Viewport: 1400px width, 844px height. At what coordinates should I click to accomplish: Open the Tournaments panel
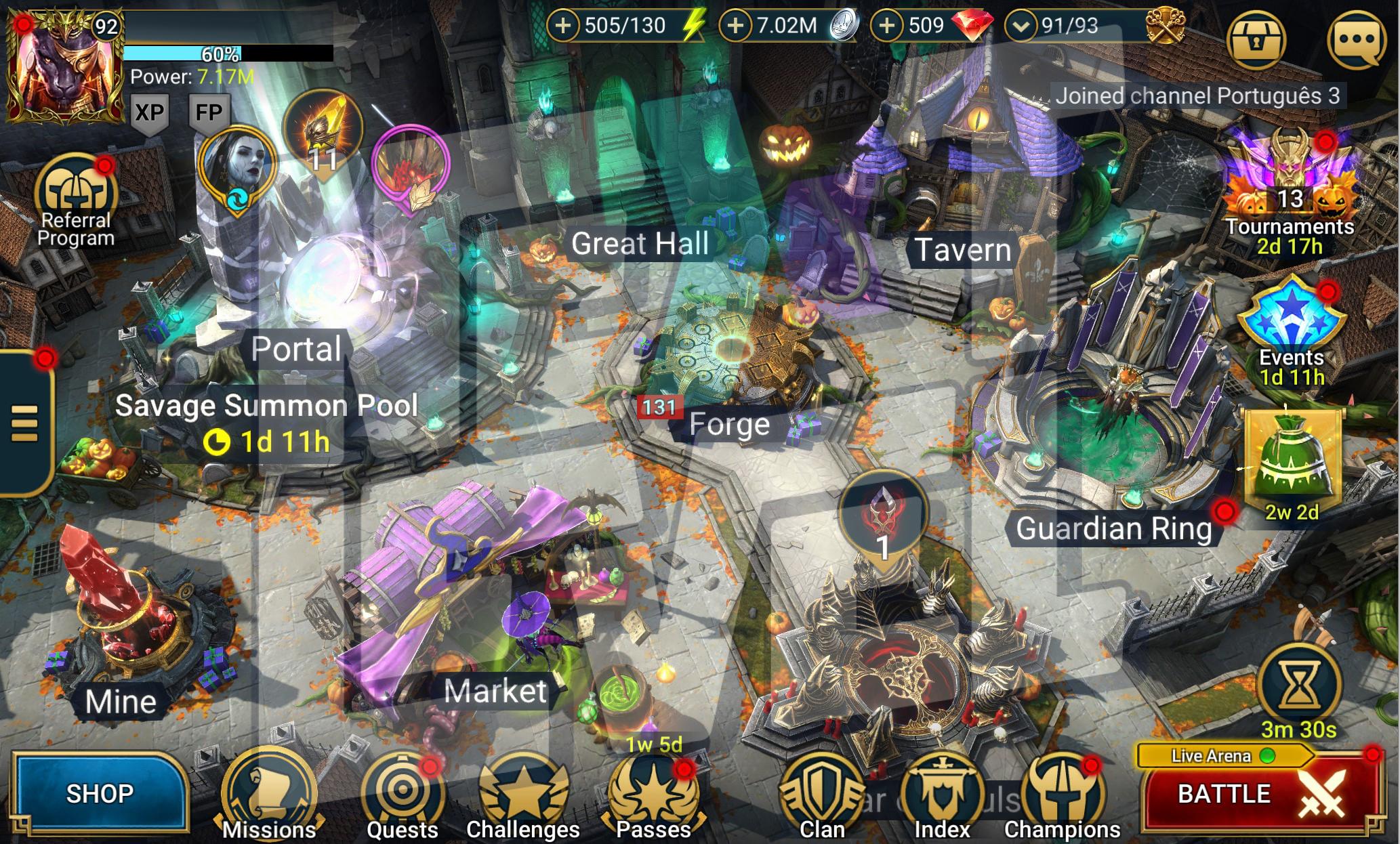click(1290, 183)
